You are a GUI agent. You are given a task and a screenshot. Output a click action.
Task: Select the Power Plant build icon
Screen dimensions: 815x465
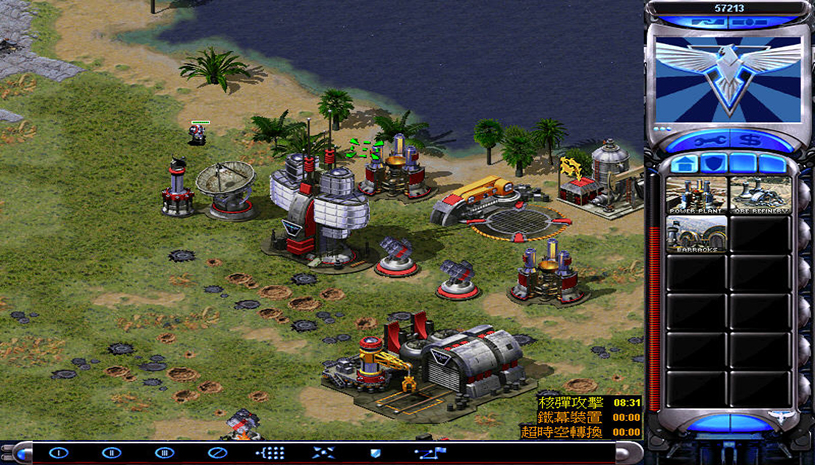click(x=697, y=194)
